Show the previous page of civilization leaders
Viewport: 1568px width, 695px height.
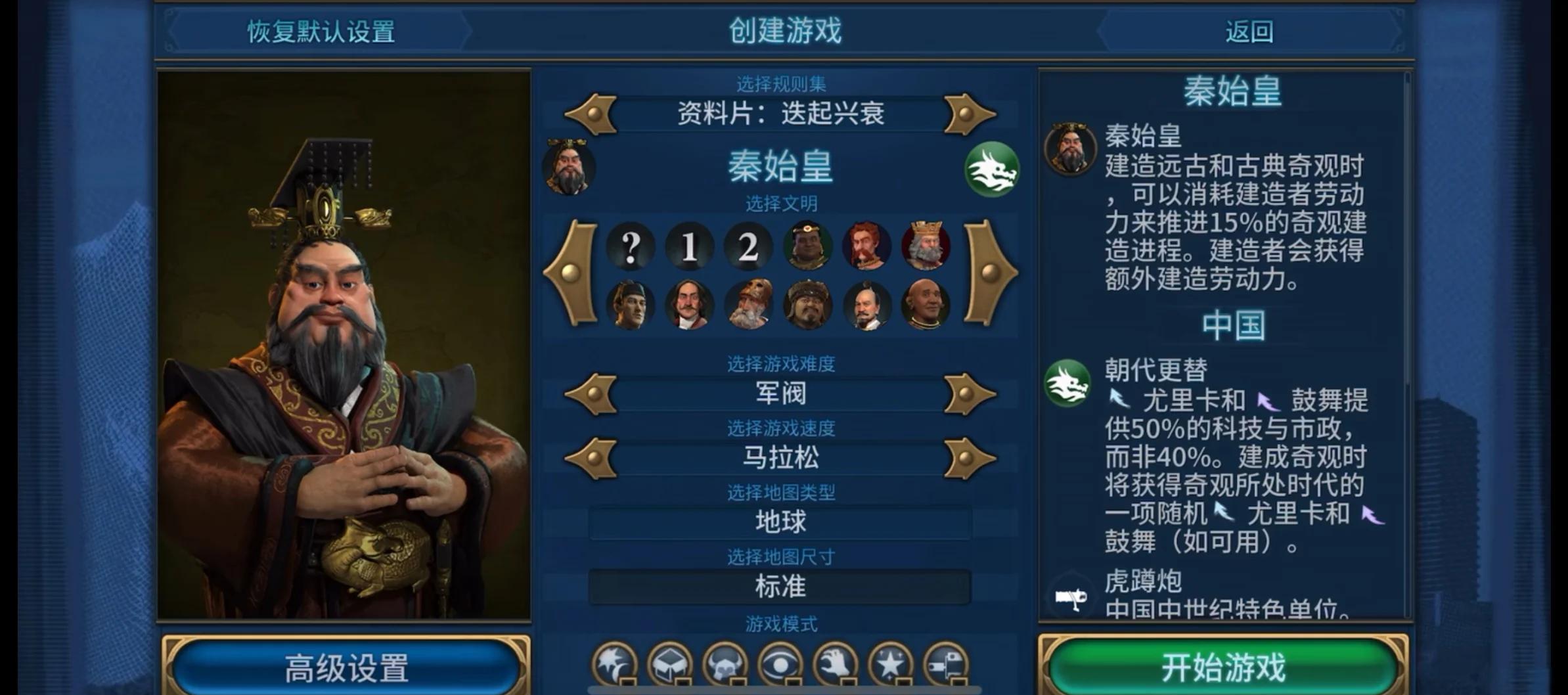571,273
